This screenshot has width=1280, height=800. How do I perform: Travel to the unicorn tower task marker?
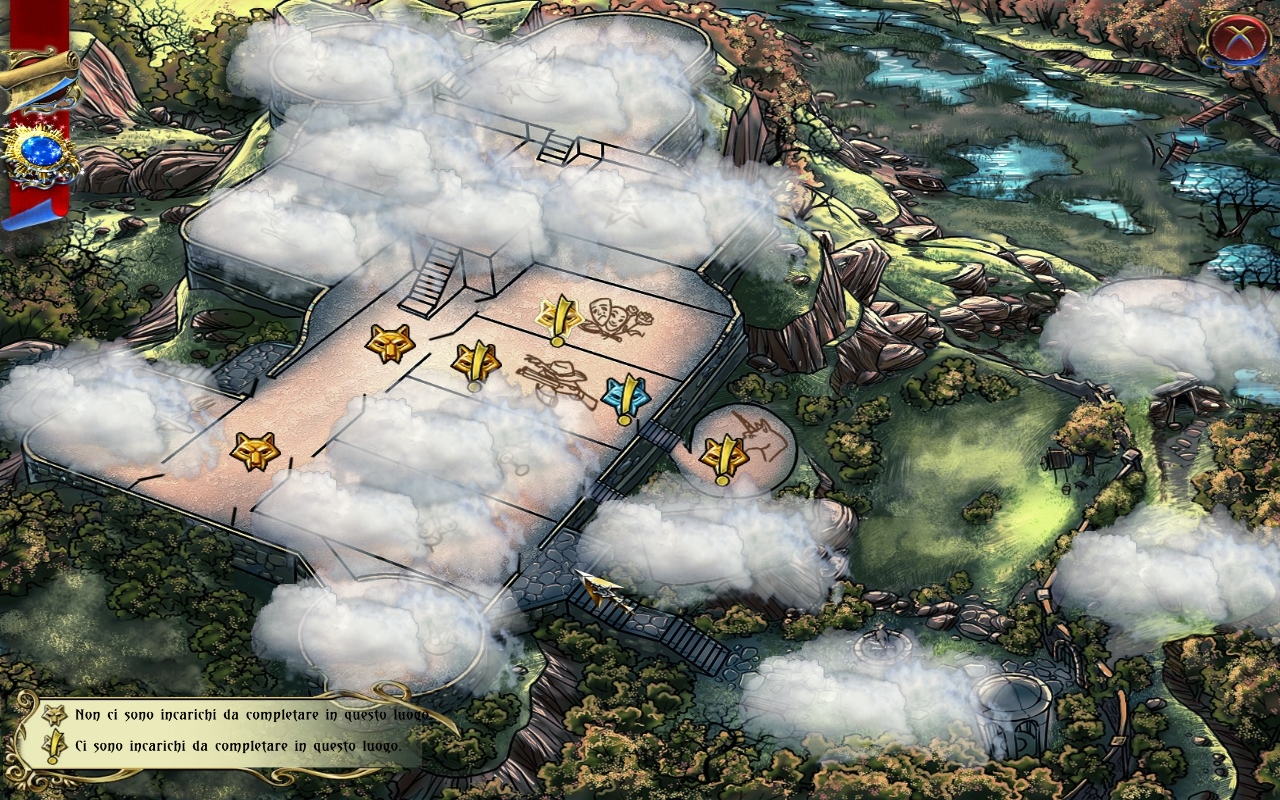723,459
